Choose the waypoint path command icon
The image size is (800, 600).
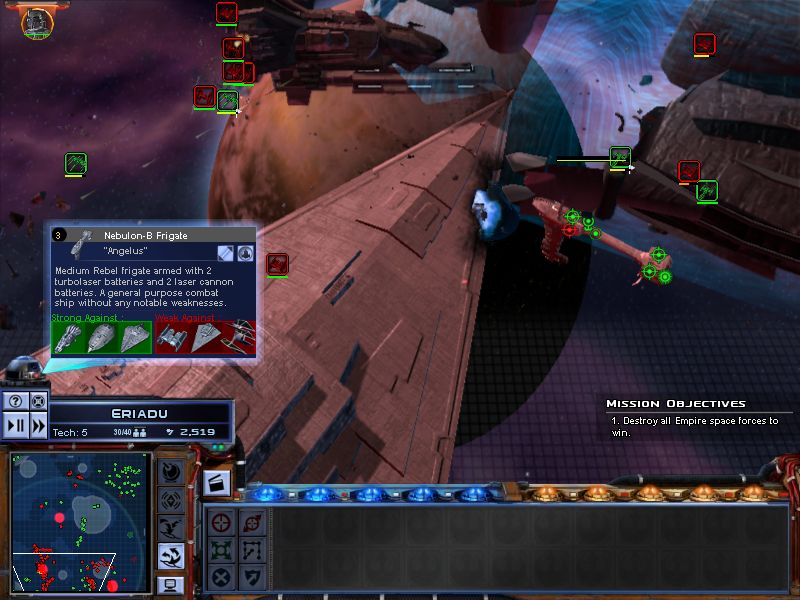252,549
